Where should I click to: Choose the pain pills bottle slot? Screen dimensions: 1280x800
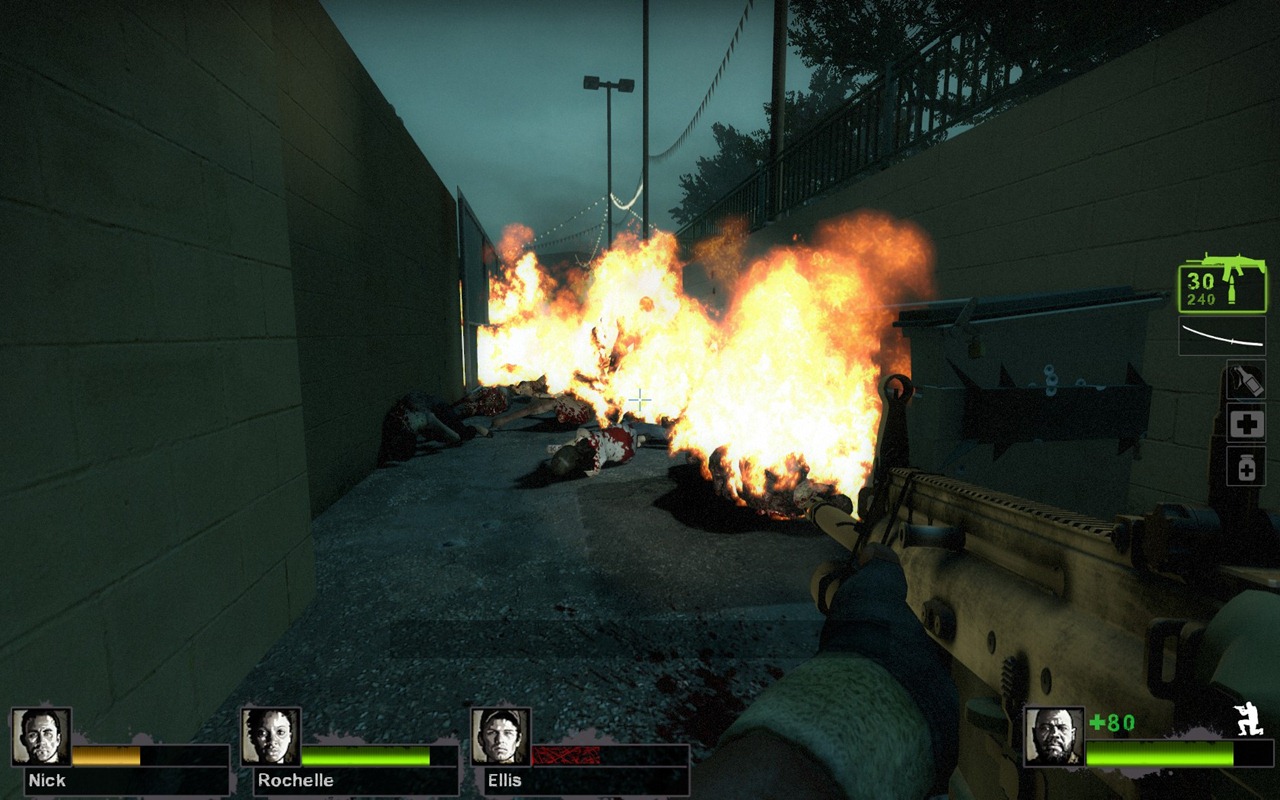(1246, 467)
